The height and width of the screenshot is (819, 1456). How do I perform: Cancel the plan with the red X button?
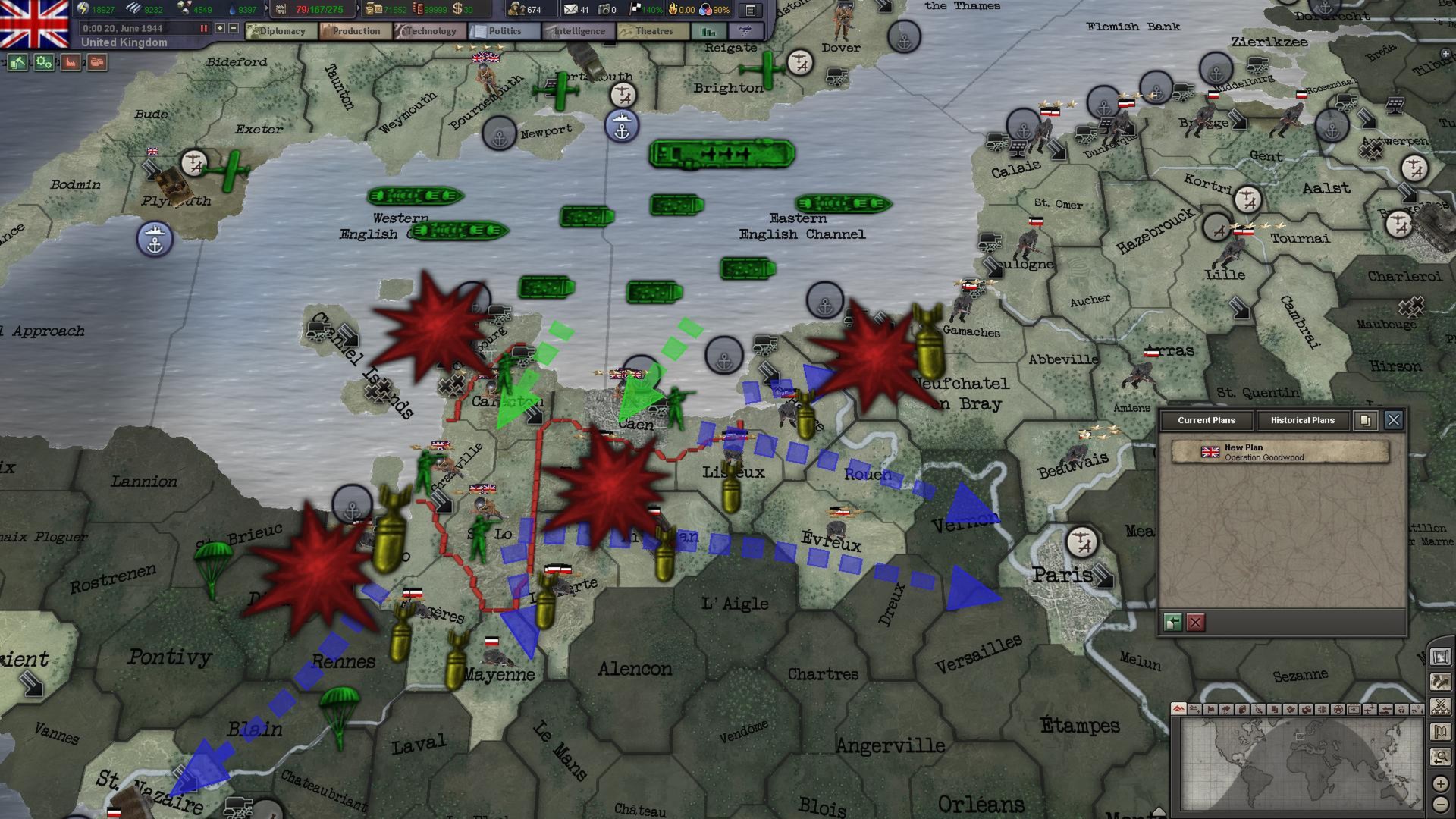pyautogui.click(x=1195, y=623)
